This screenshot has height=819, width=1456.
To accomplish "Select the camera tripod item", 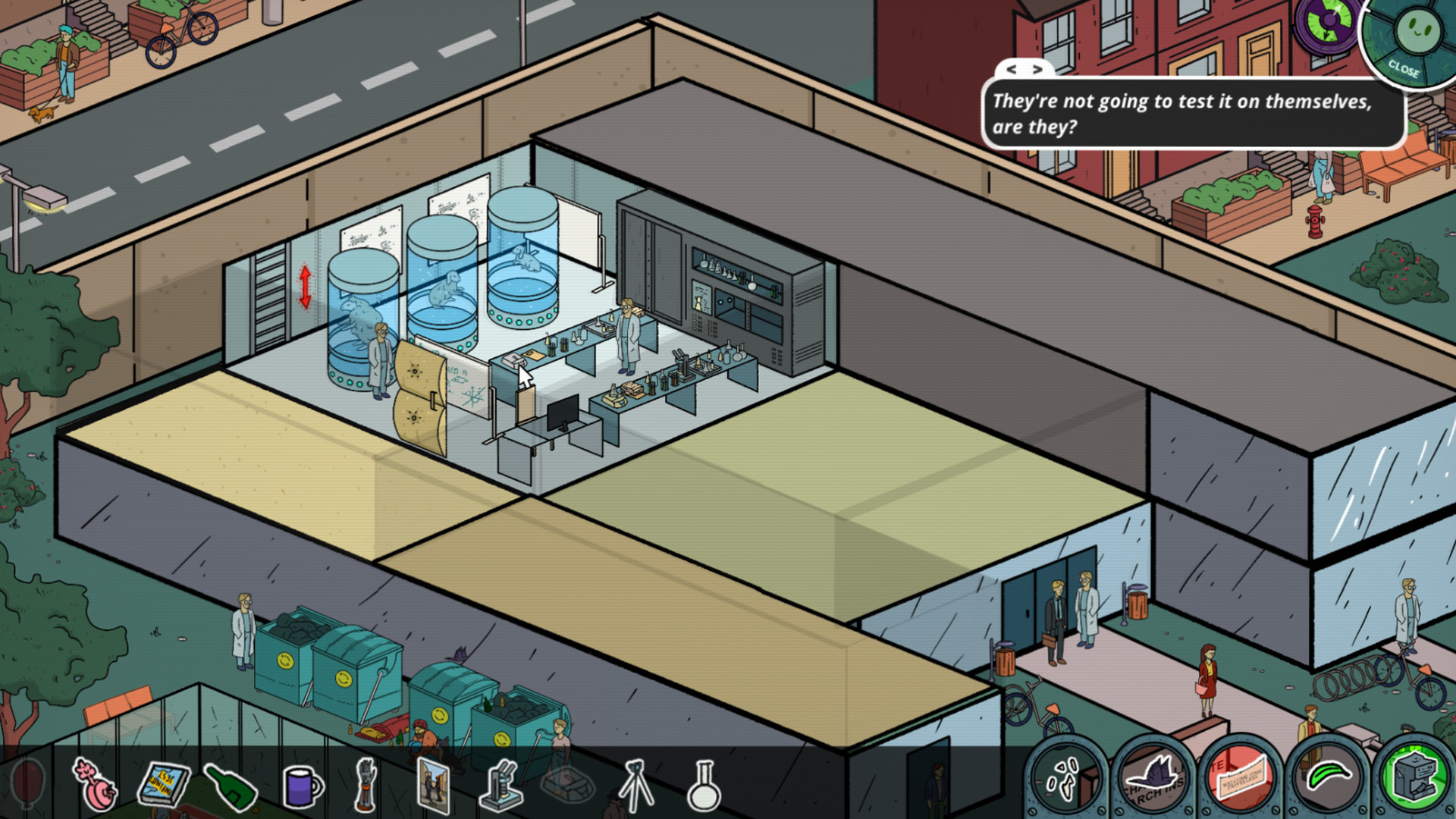I will click(x=635, y=786).
